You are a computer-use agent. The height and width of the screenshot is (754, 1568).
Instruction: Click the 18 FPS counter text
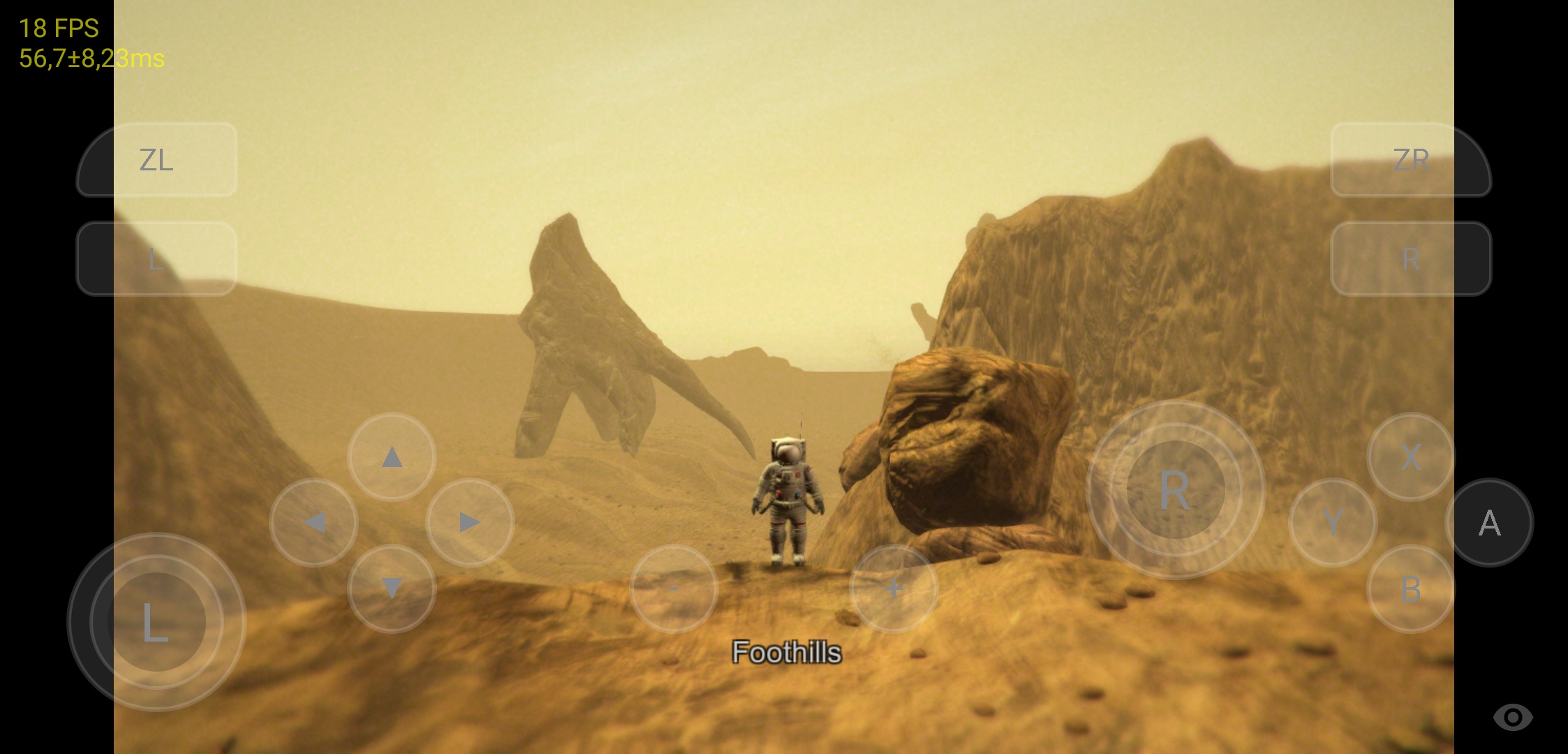57,29
